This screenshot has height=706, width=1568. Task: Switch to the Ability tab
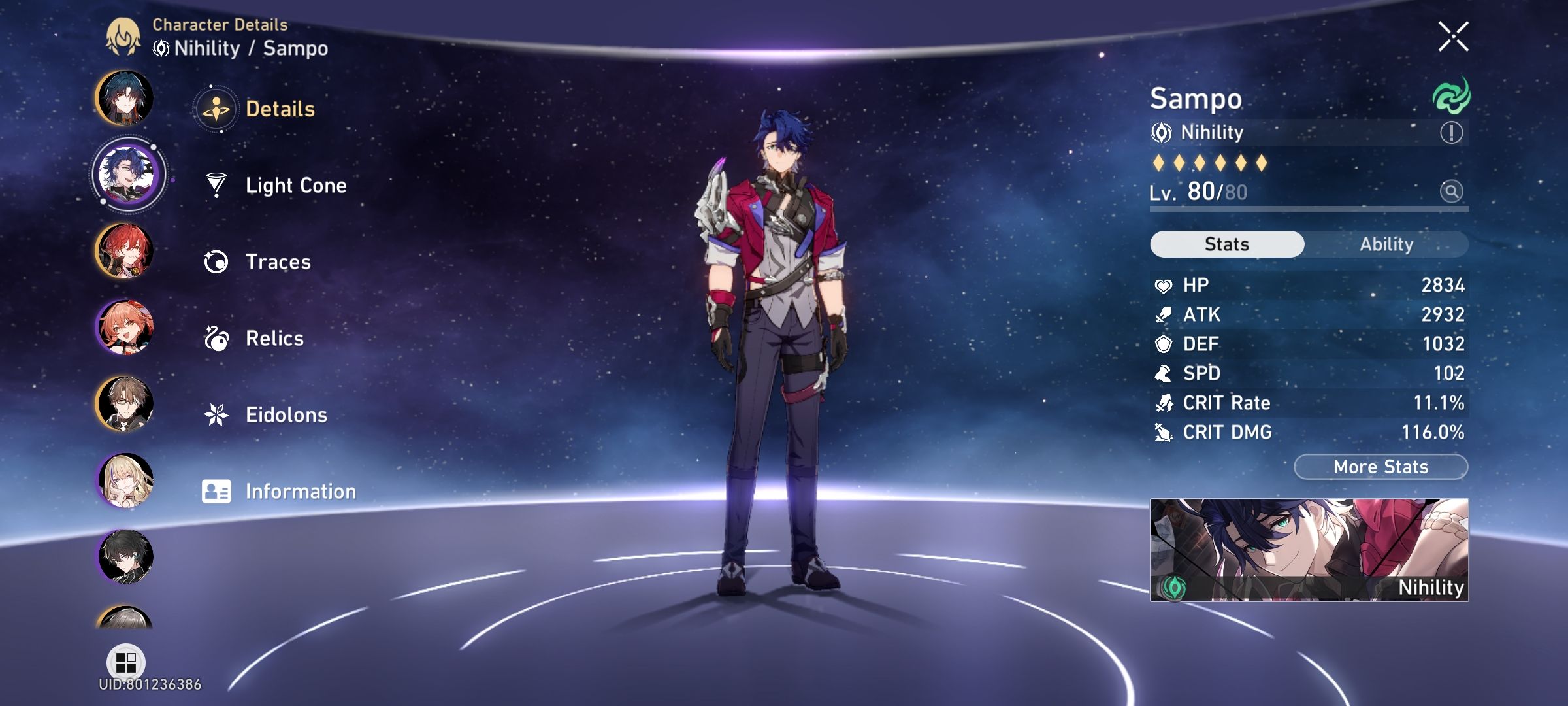click(x=1386, y=244)
